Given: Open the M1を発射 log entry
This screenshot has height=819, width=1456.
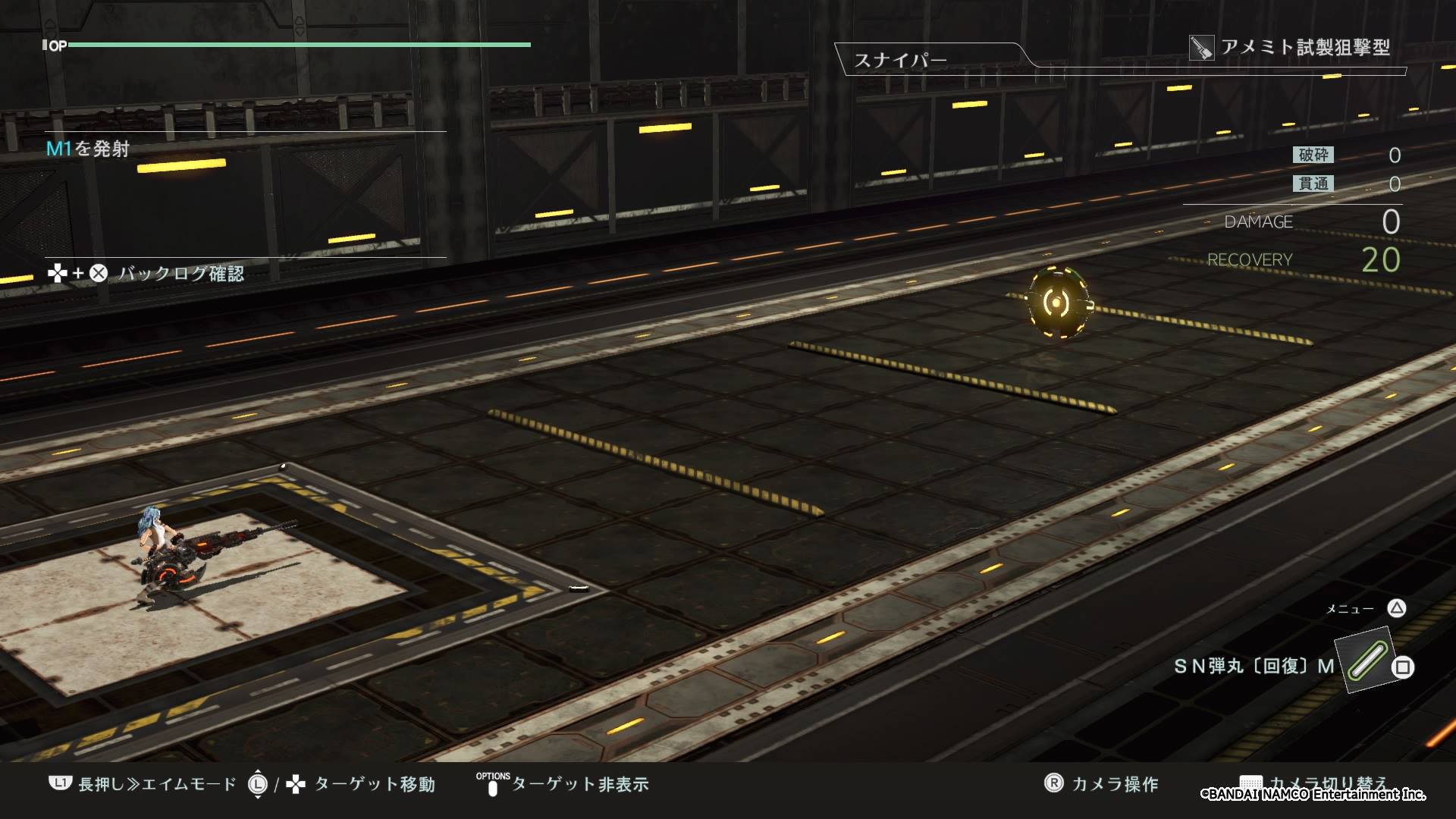Looking at the screenshot, I should point(88,149).
